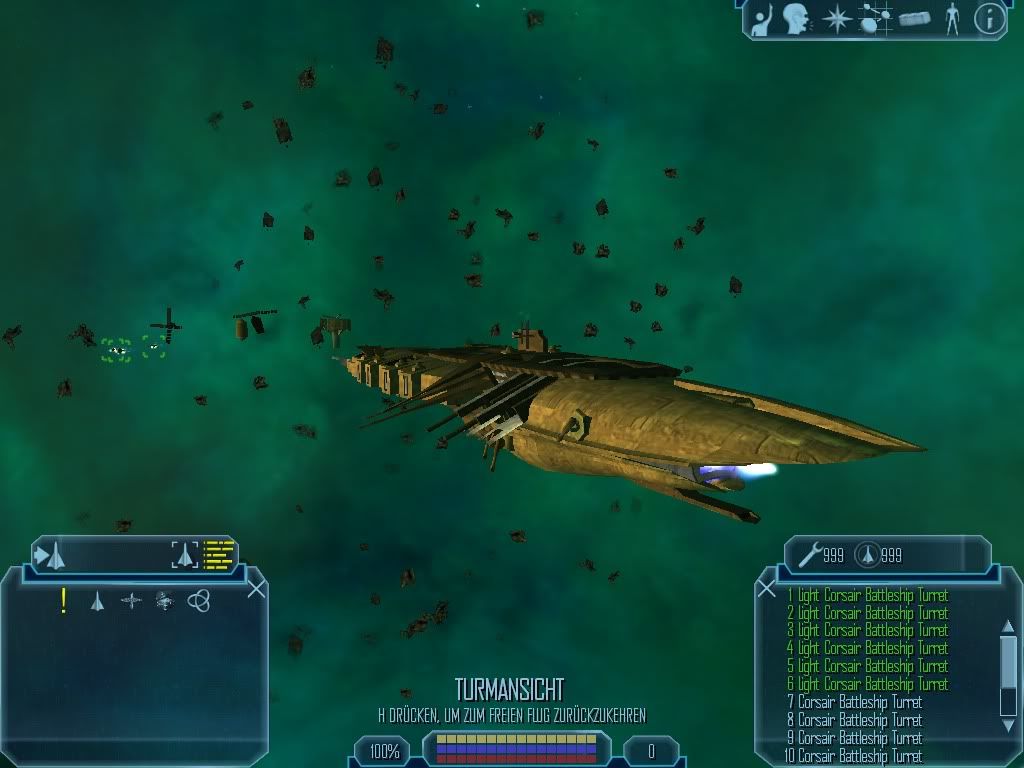Show ships filter in contact list
This screenshot has height=768, width=1024.
tap(97, 601)
